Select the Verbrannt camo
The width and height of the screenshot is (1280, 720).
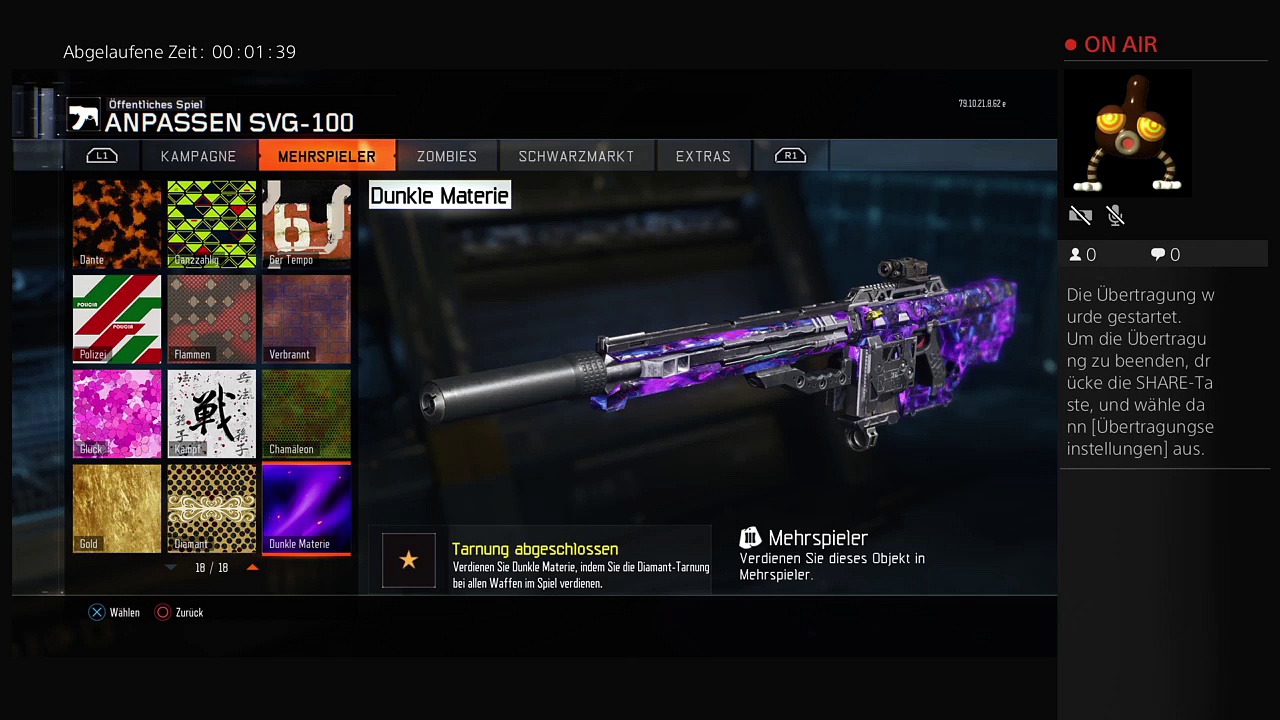[x=306, y=319]
